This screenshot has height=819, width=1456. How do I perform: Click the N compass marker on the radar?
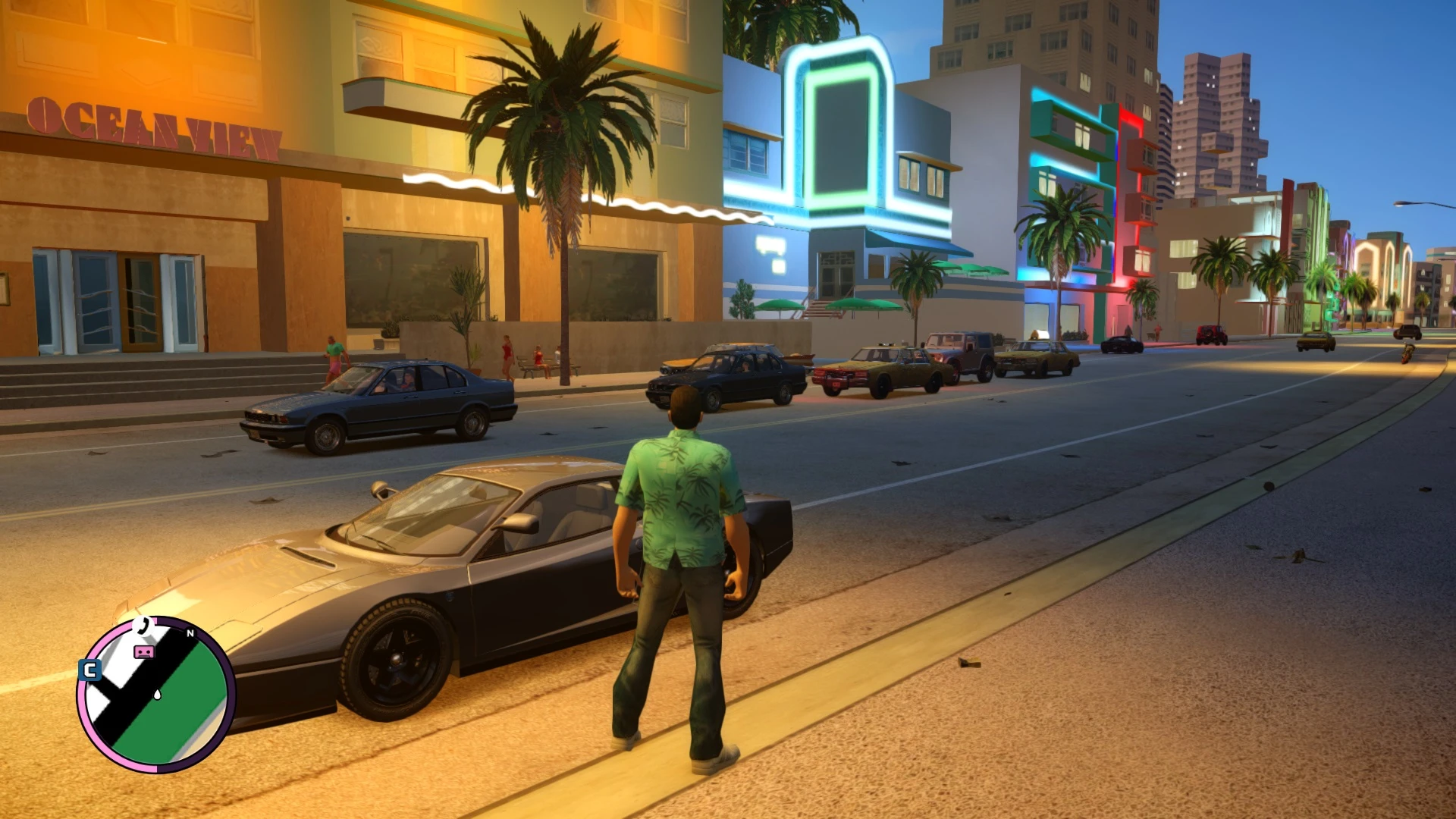190,633
